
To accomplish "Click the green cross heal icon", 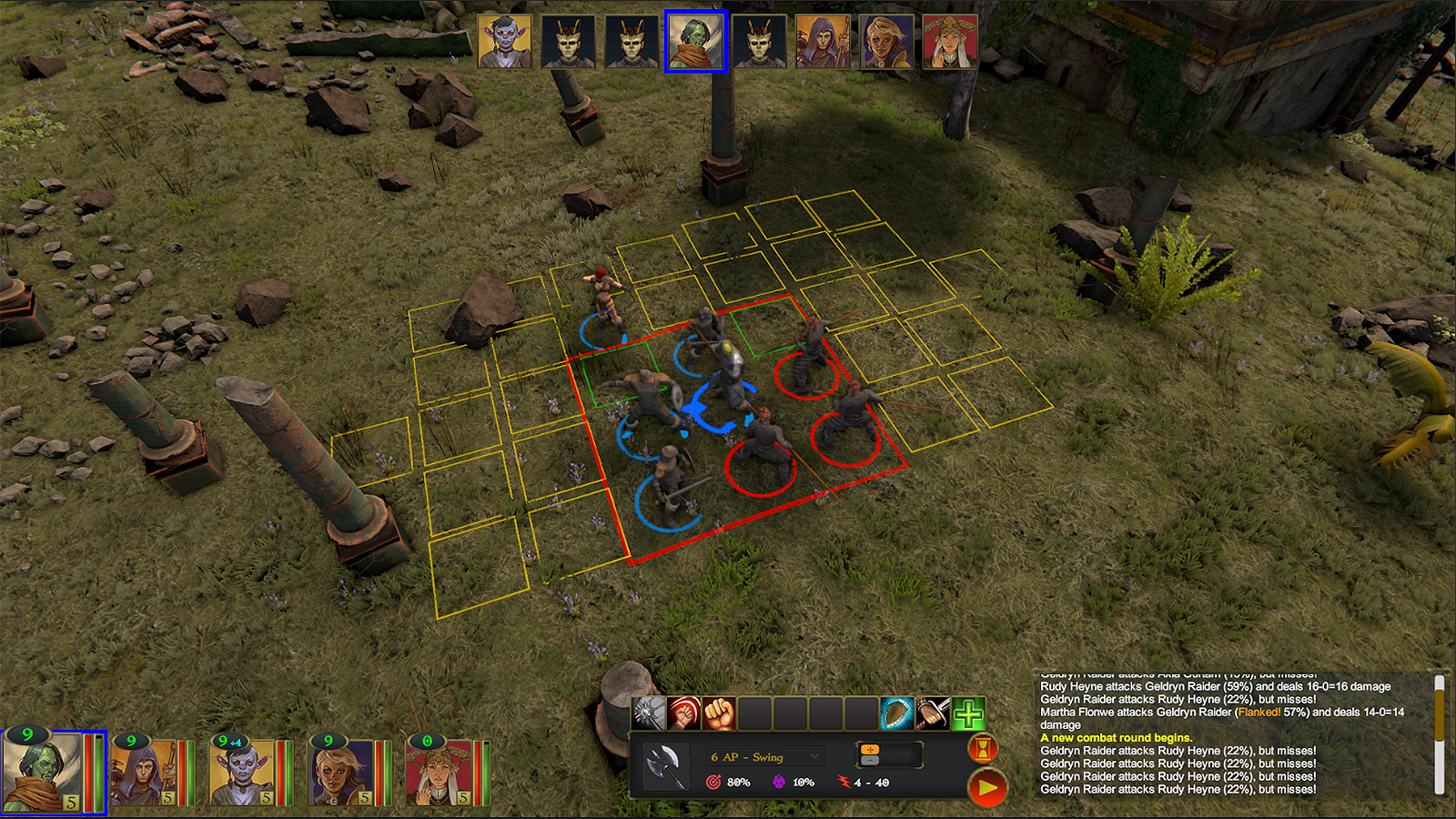I will (x=968, y=714).
